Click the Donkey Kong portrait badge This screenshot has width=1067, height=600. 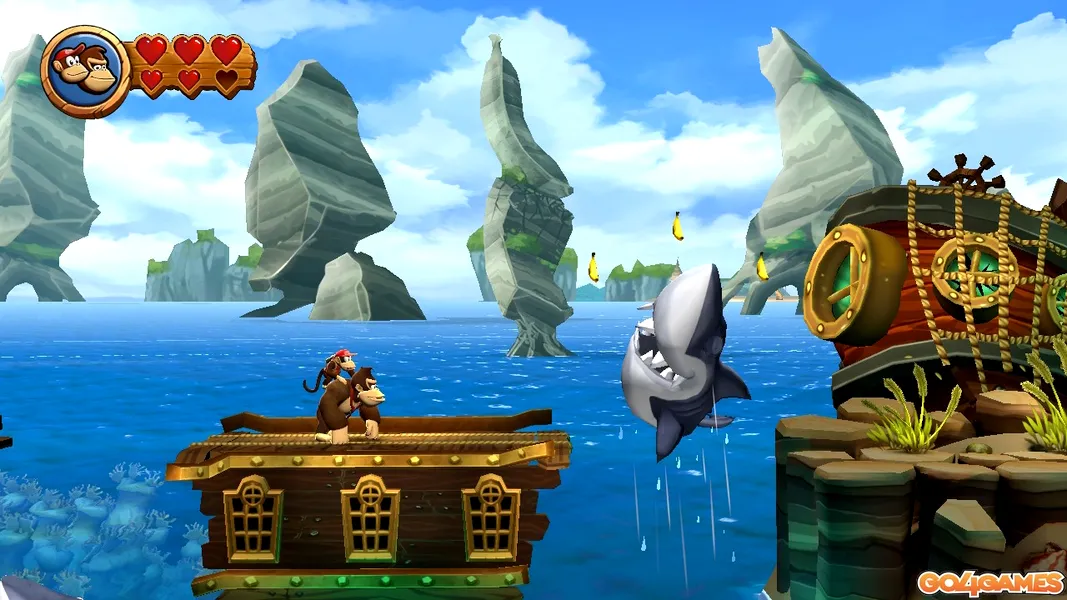[x=85, y=71]
